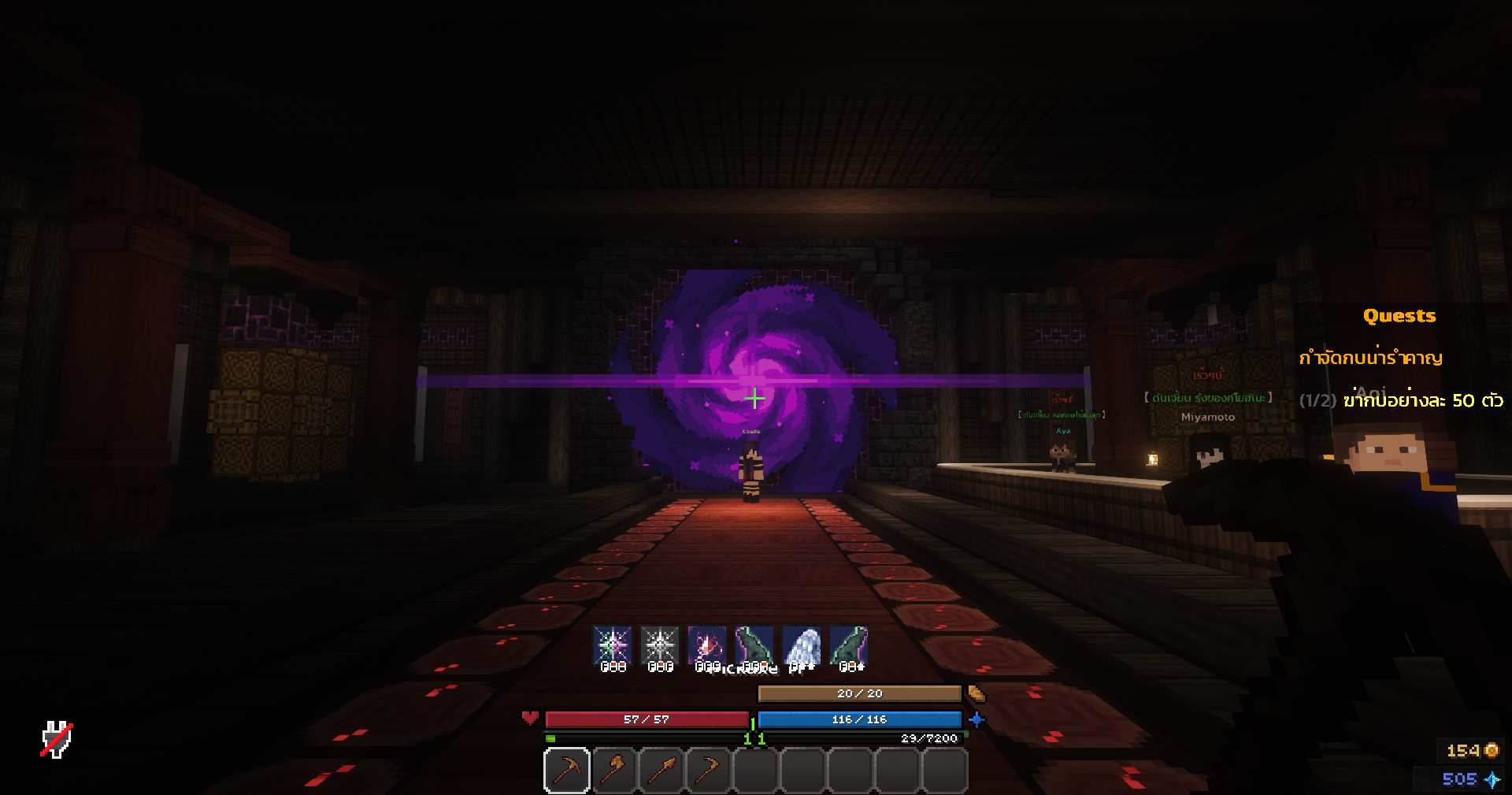Select the axe hotbar slot

[614, 770]
